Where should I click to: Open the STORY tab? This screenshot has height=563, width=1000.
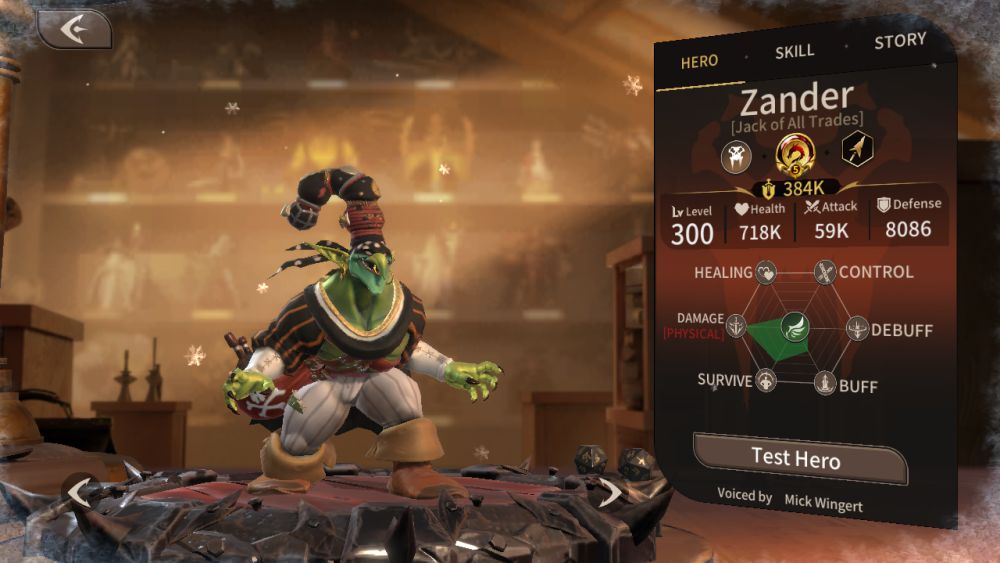coord(899,42)
